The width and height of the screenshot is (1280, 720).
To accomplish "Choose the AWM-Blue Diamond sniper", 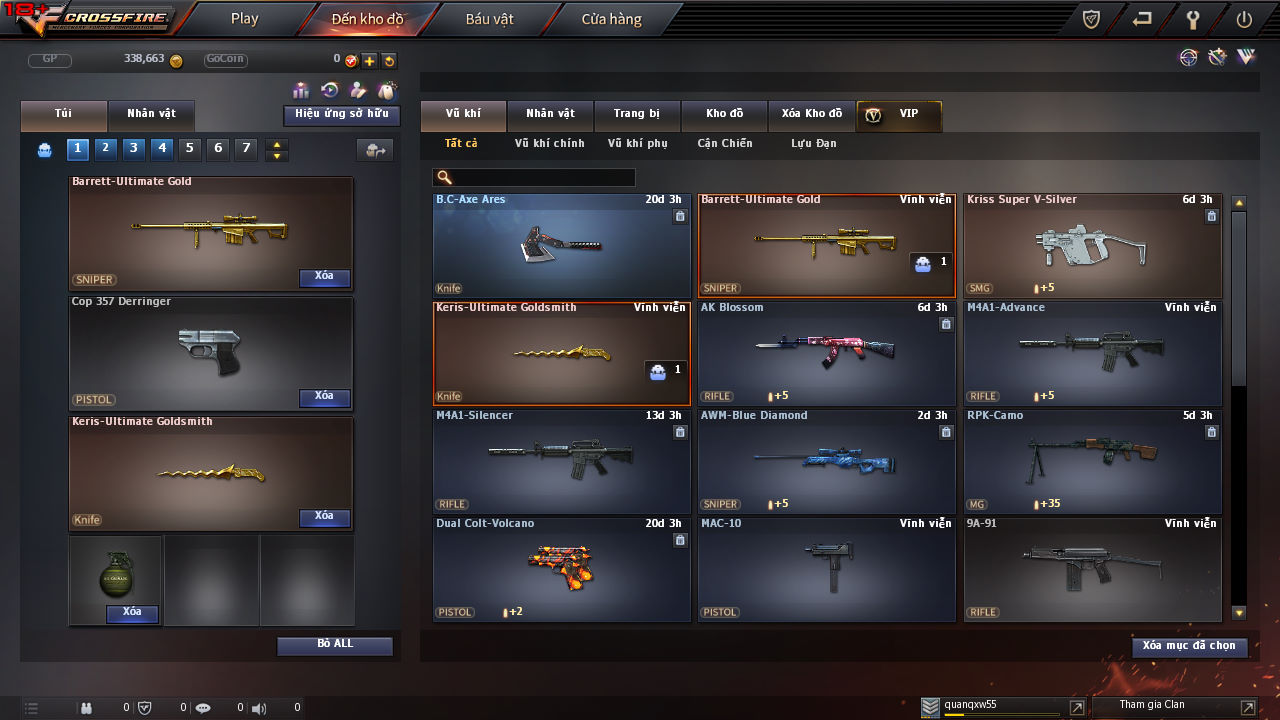I will point(826,459).
